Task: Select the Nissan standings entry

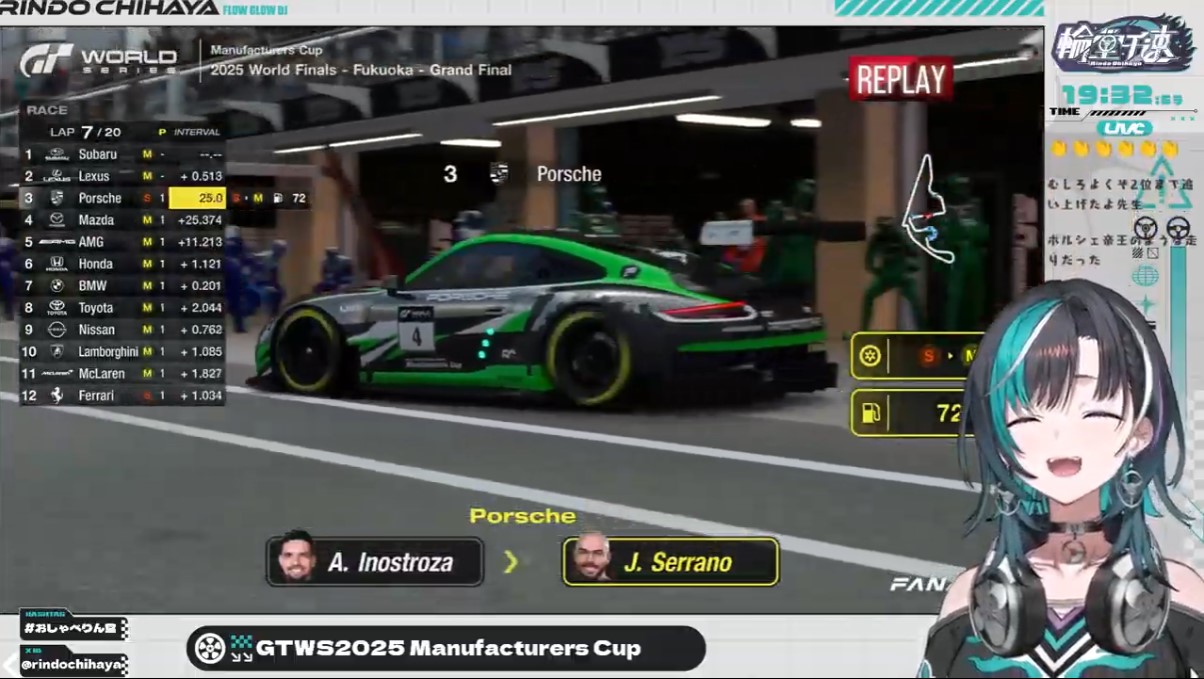Action: 121,330
